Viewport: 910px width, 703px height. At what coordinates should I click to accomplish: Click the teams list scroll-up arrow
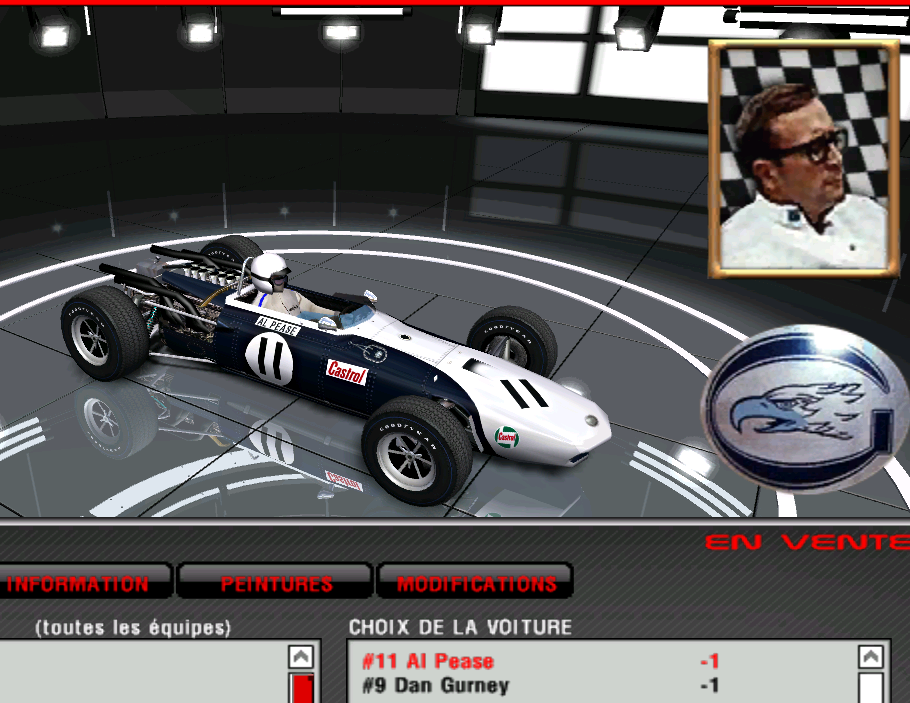point(301,657)
